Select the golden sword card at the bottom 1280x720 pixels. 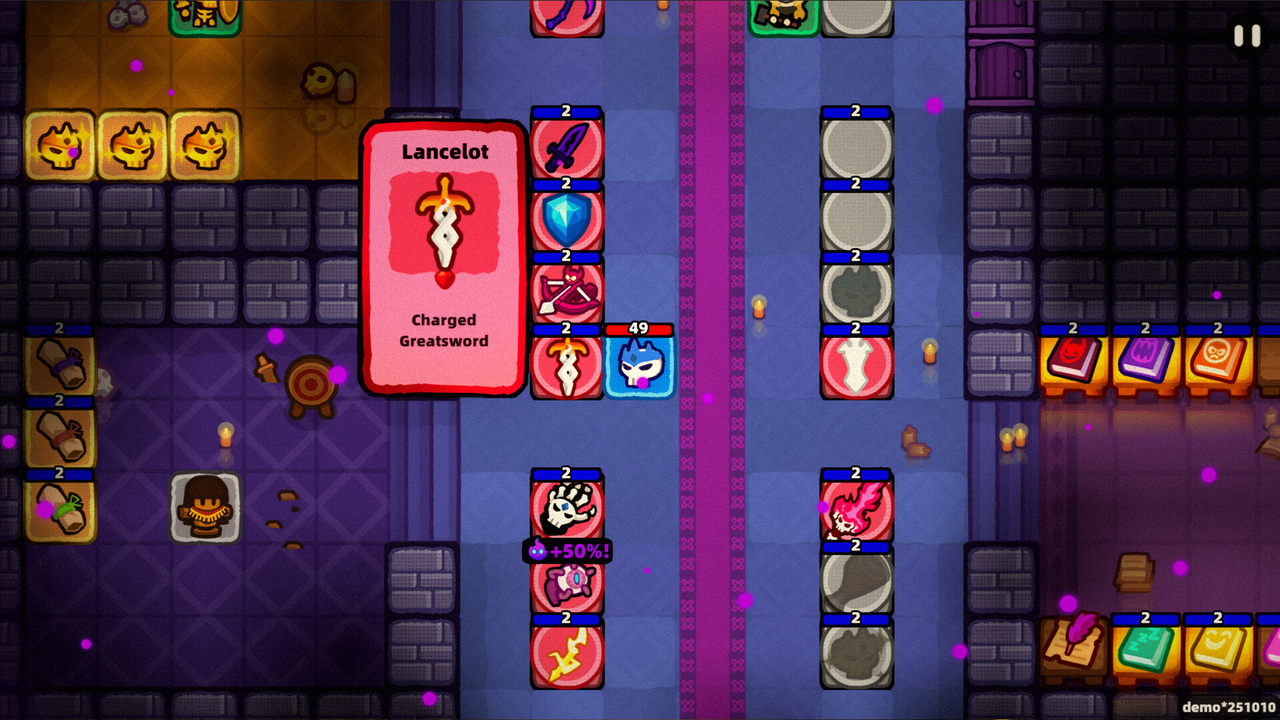coord(567,655)
